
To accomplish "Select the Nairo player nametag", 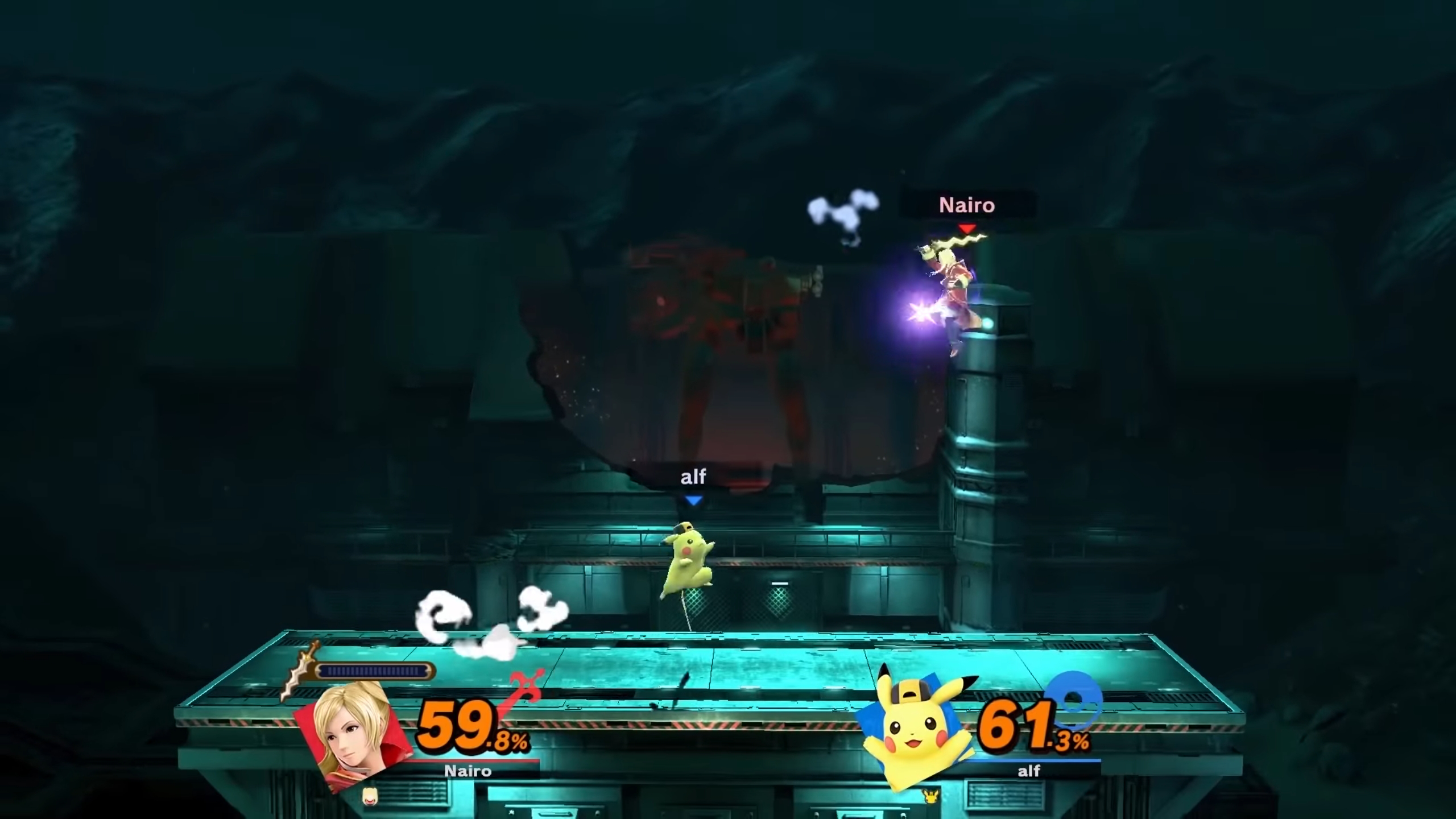I will (x=967, y=205).
